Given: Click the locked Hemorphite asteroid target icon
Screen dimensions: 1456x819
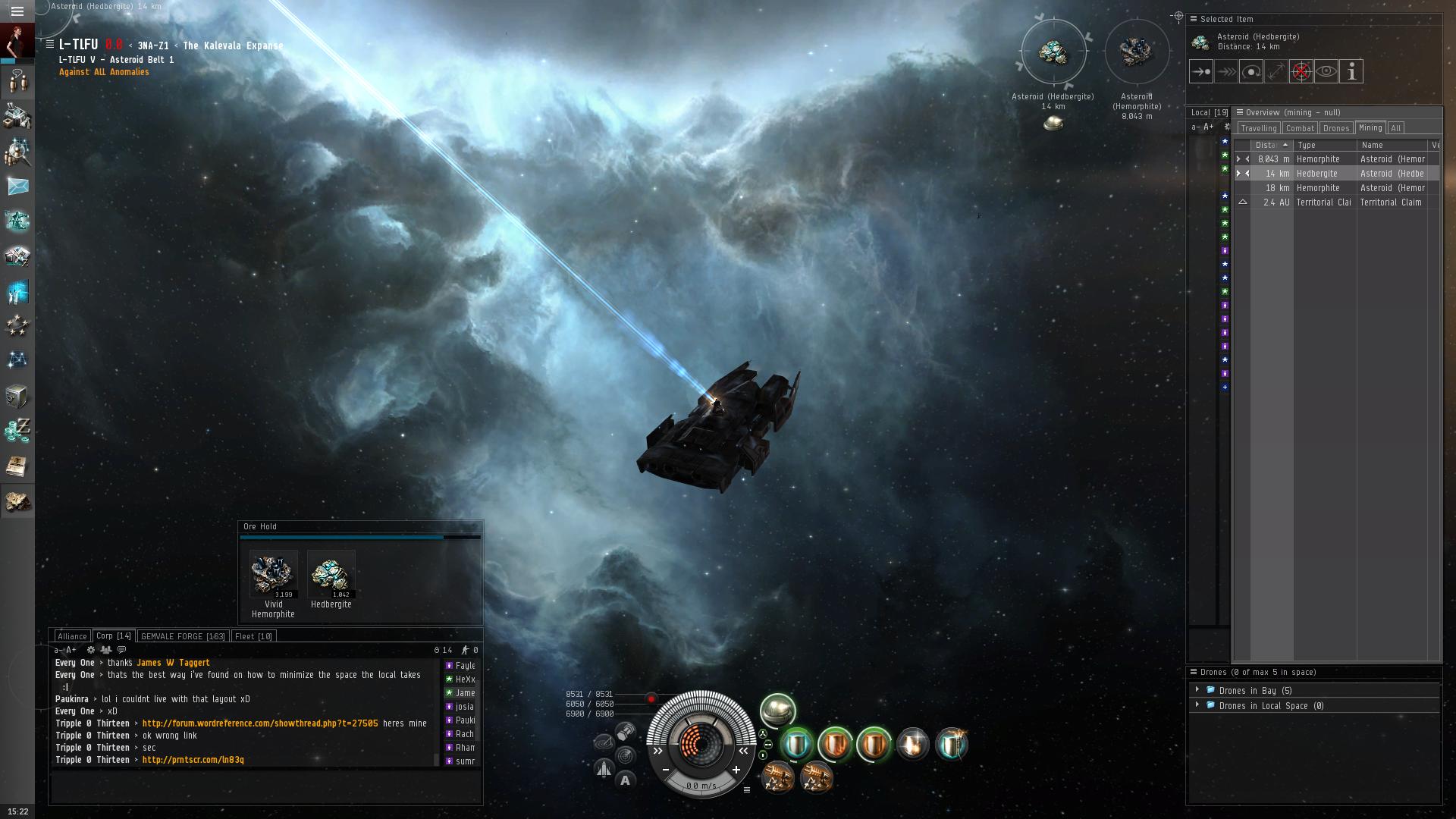Looking at the screenshot, I should click(1136, 52).
